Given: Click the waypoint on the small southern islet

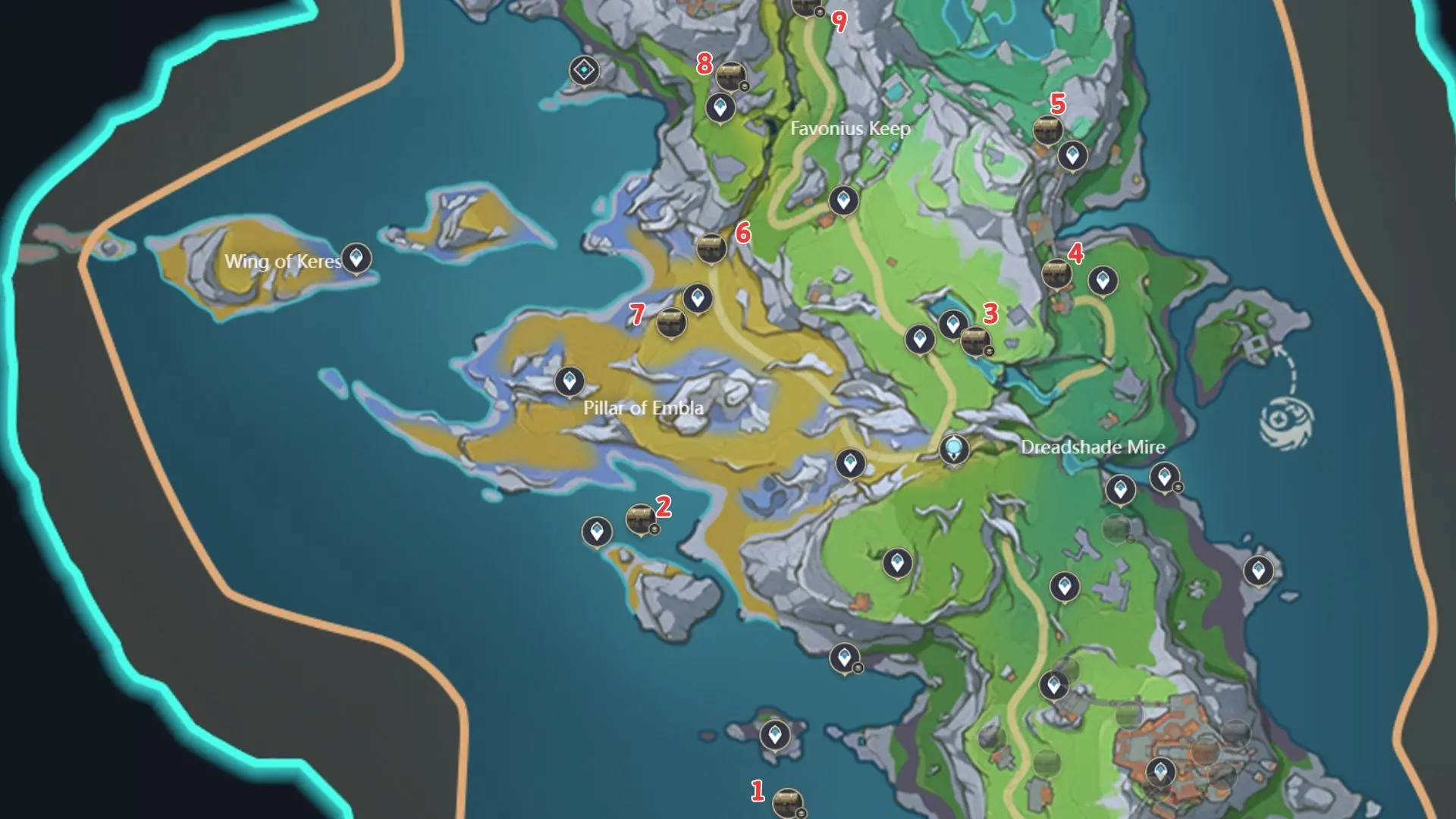Looking at the screenshot, I should coord(775,733).
